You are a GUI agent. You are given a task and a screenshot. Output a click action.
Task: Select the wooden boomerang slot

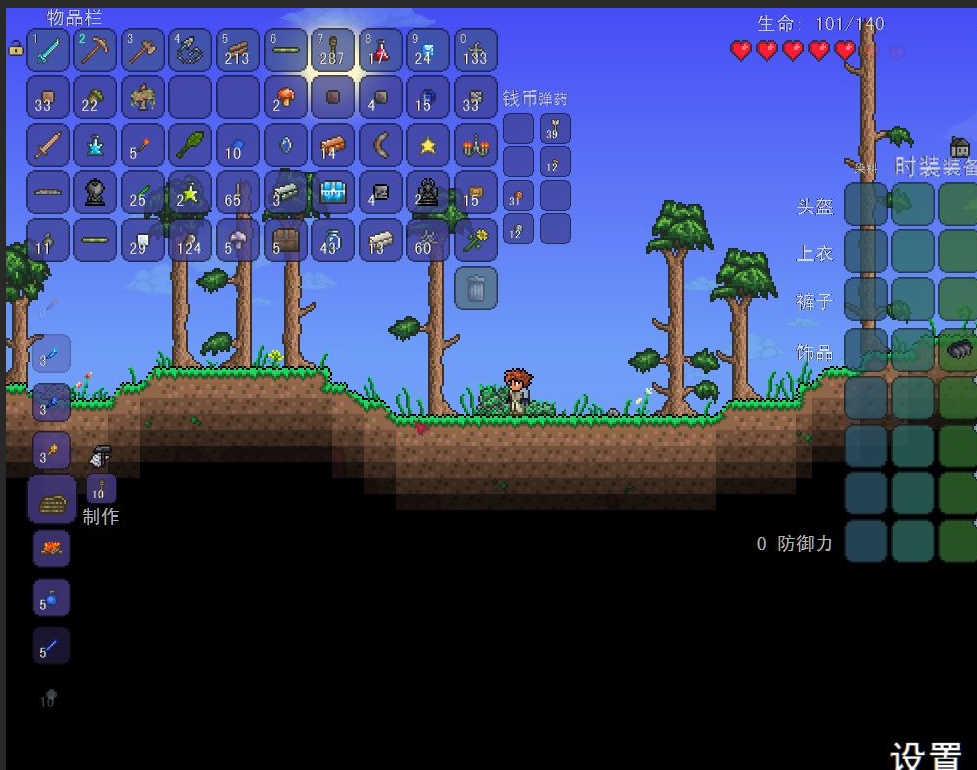[x=380, y=146]
